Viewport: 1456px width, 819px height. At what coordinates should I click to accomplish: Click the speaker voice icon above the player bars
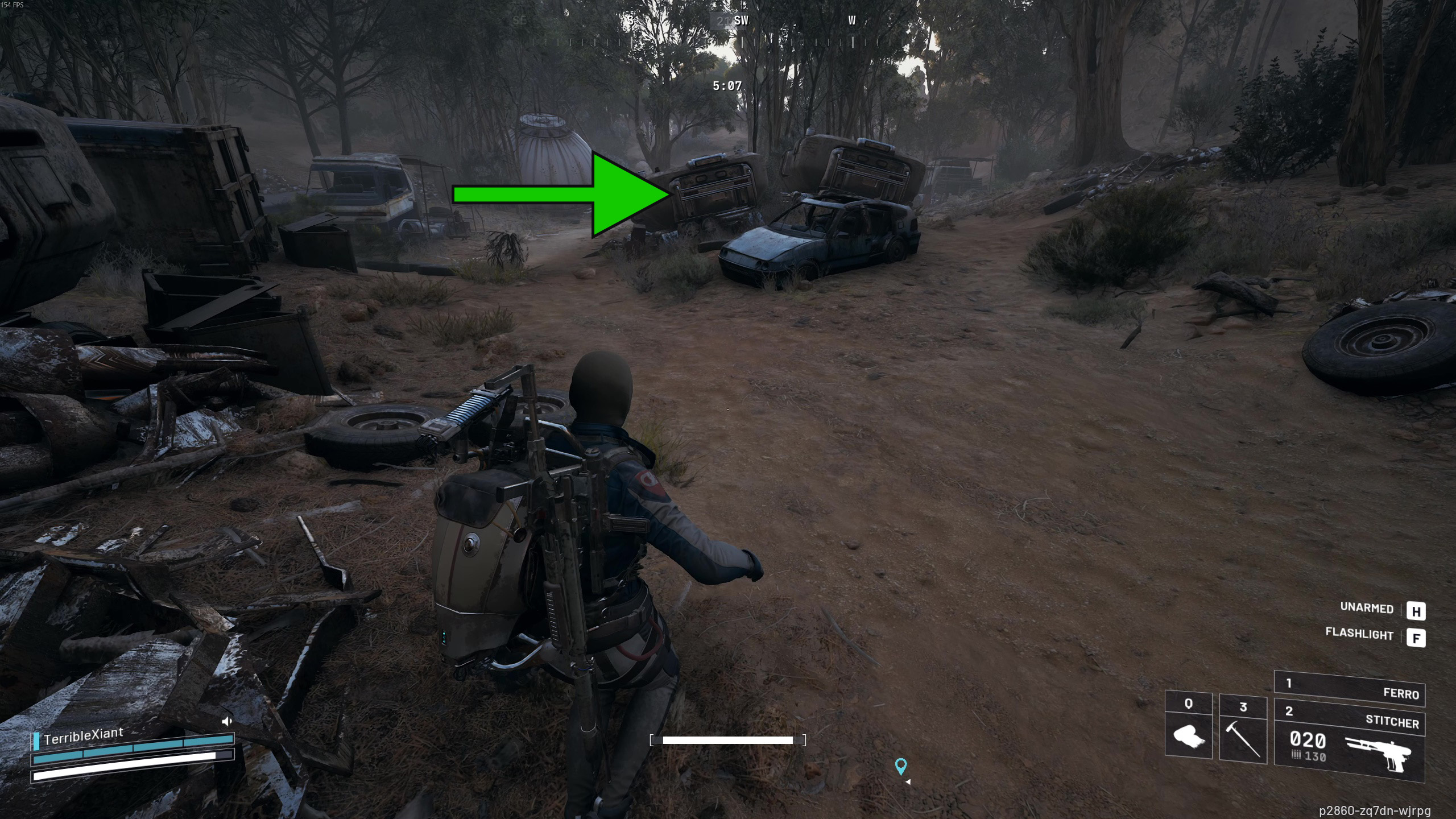226,721
